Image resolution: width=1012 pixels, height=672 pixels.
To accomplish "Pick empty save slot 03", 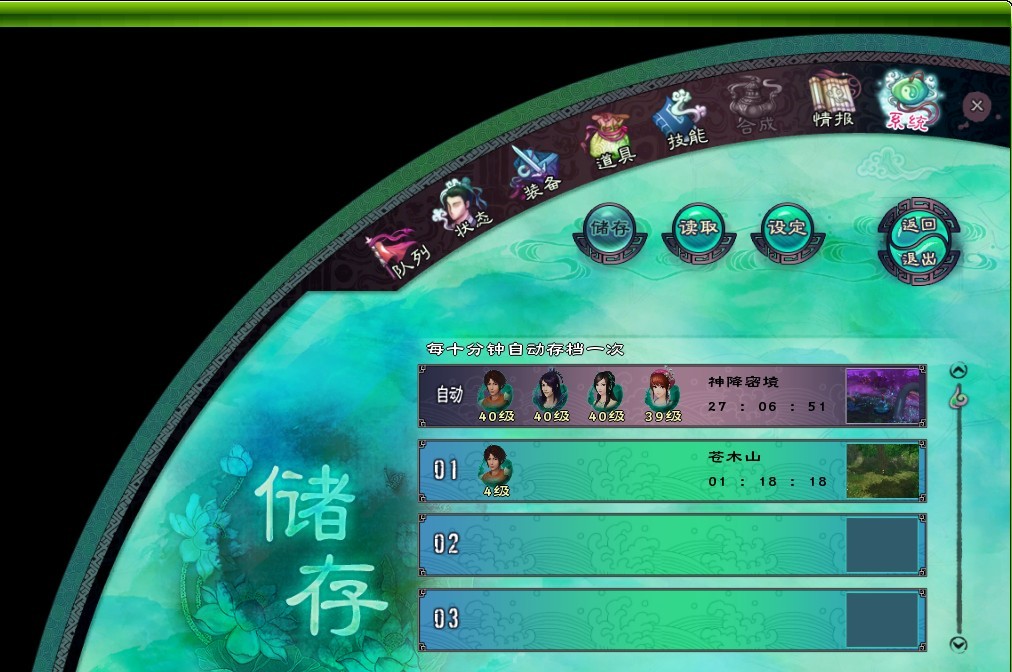I will (x=630, y=619).
